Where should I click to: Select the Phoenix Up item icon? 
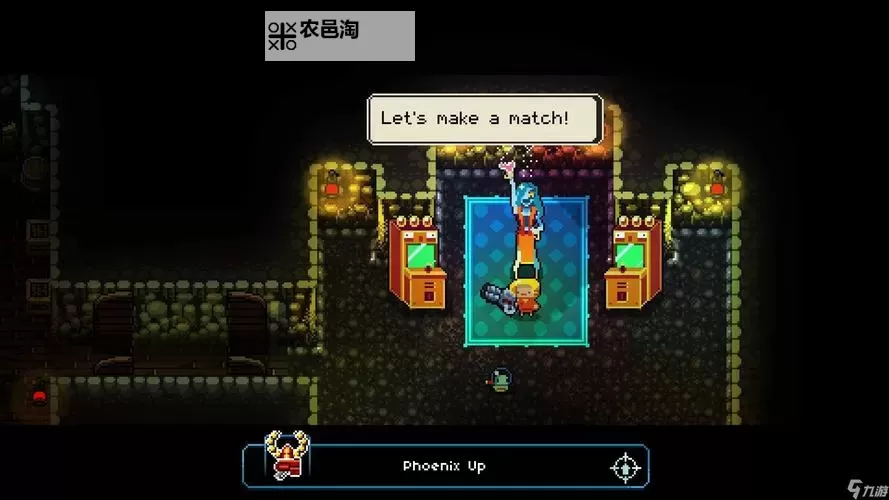click(x=286, y=457)
